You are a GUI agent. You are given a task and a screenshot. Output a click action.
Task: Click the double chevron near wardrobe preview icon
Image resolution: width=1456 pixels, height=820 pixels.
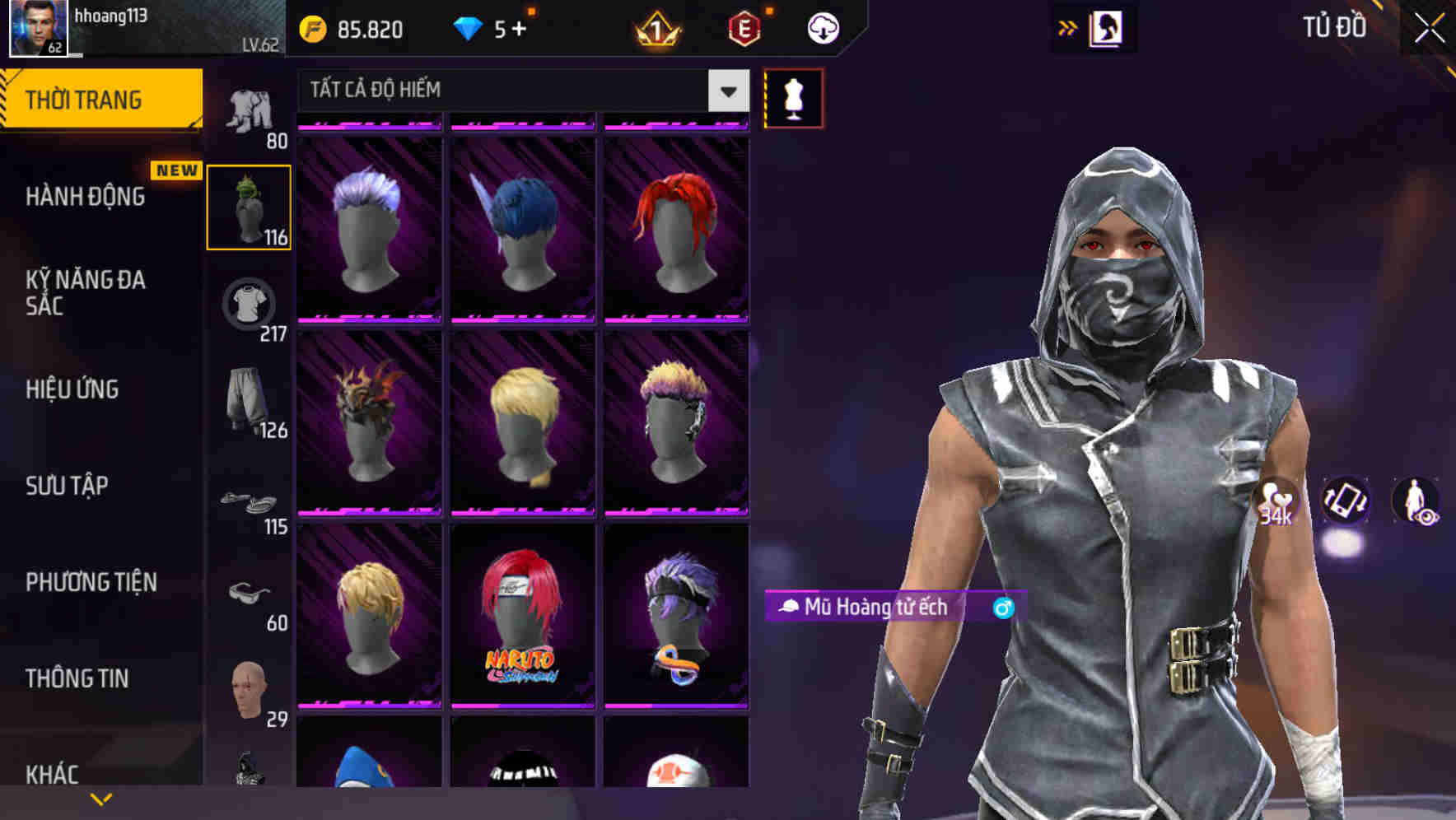[1068, 27]
